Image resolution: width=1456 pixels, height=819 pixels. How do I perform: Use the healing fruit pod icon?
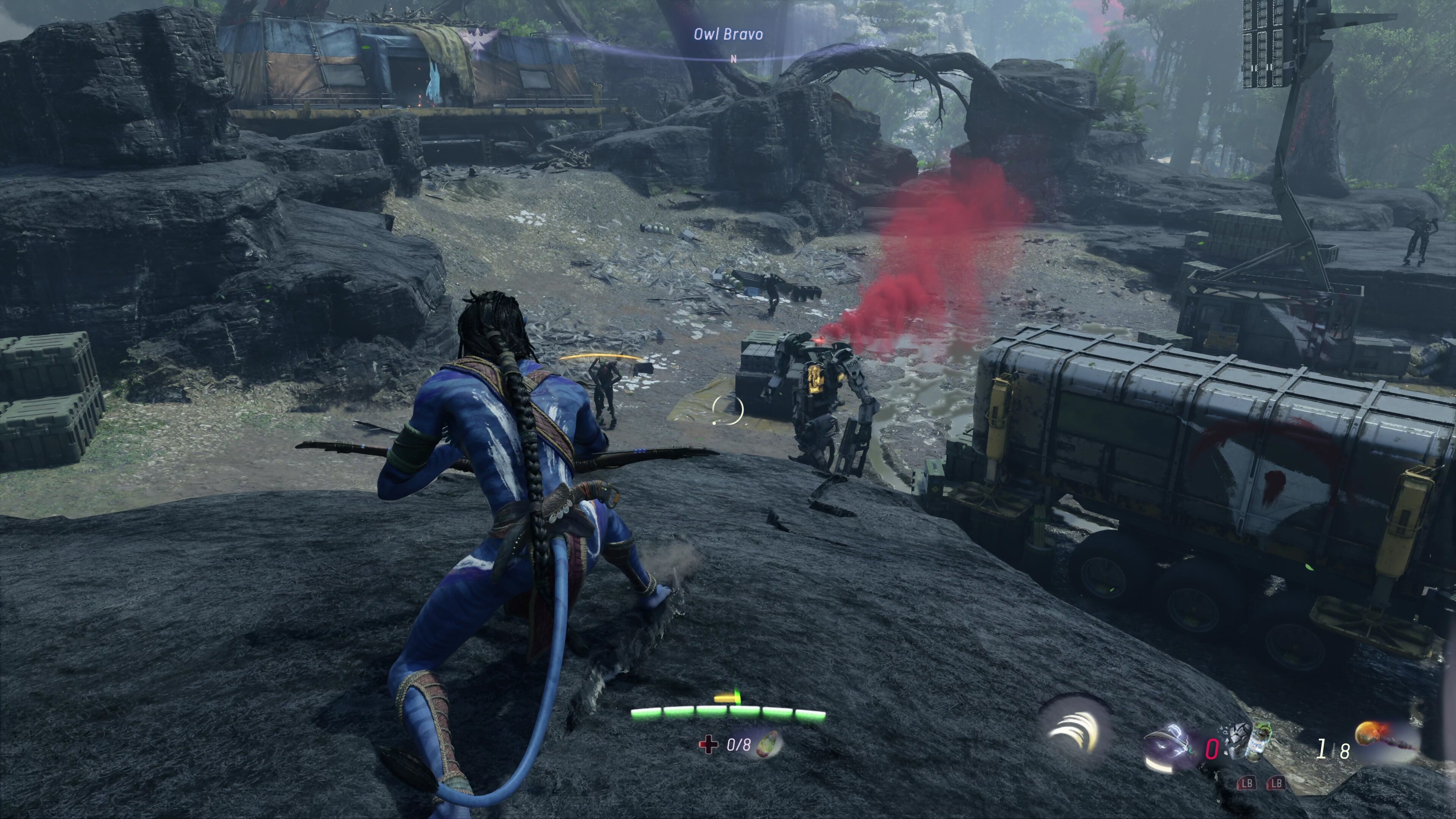coord(768,743)
